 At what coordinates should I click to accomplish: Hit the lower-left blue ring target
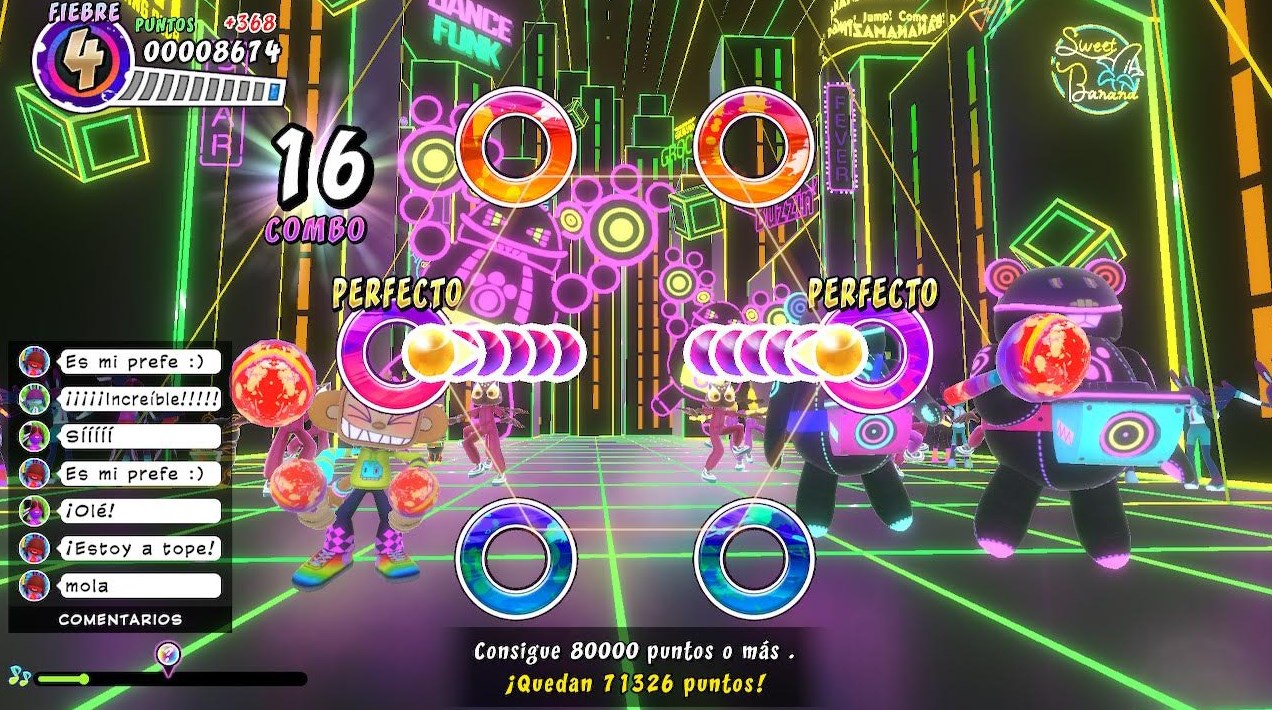516,556
